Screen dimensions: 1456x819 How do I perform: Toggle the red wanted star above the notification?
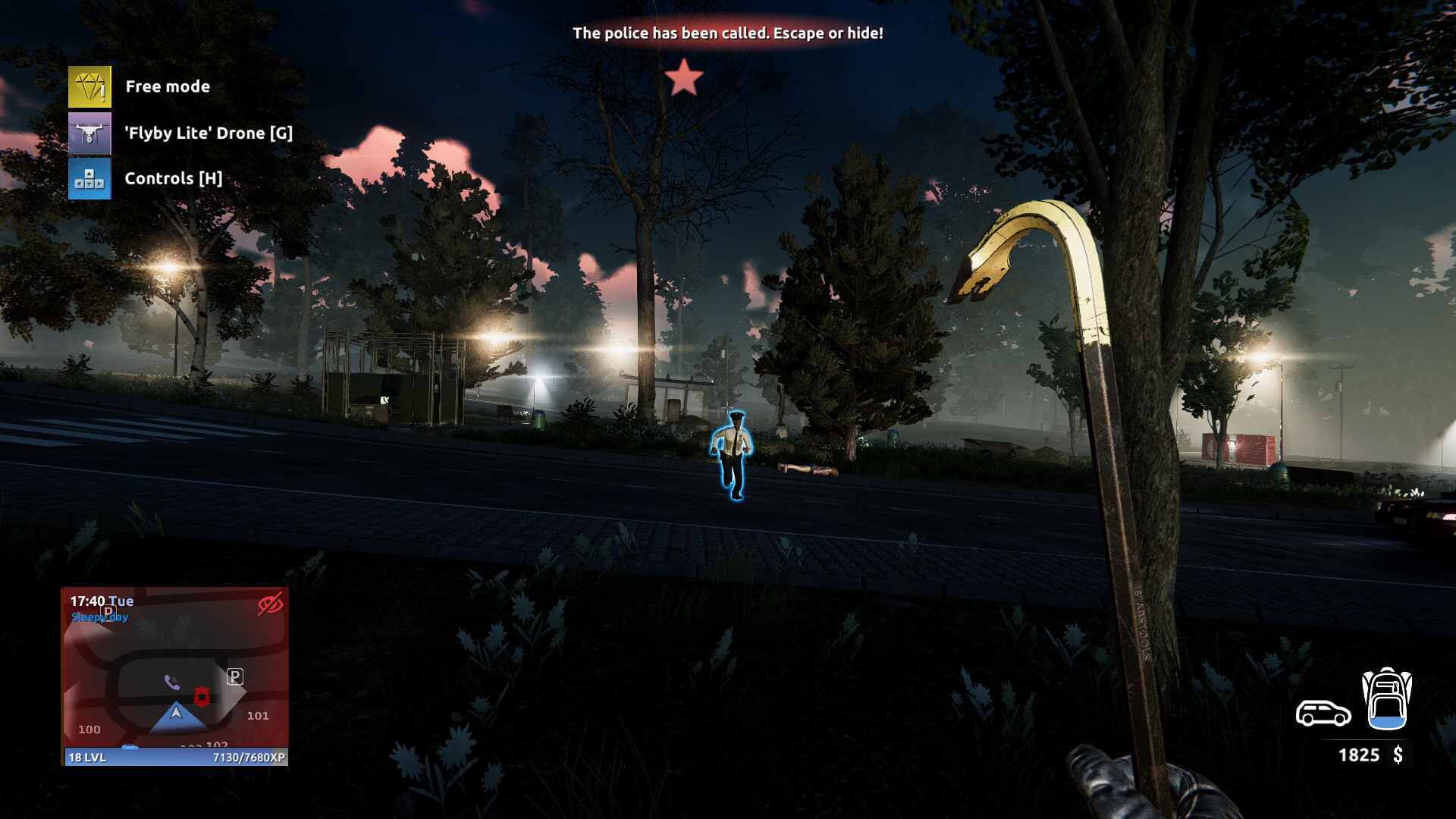click(x=686, y=76)
